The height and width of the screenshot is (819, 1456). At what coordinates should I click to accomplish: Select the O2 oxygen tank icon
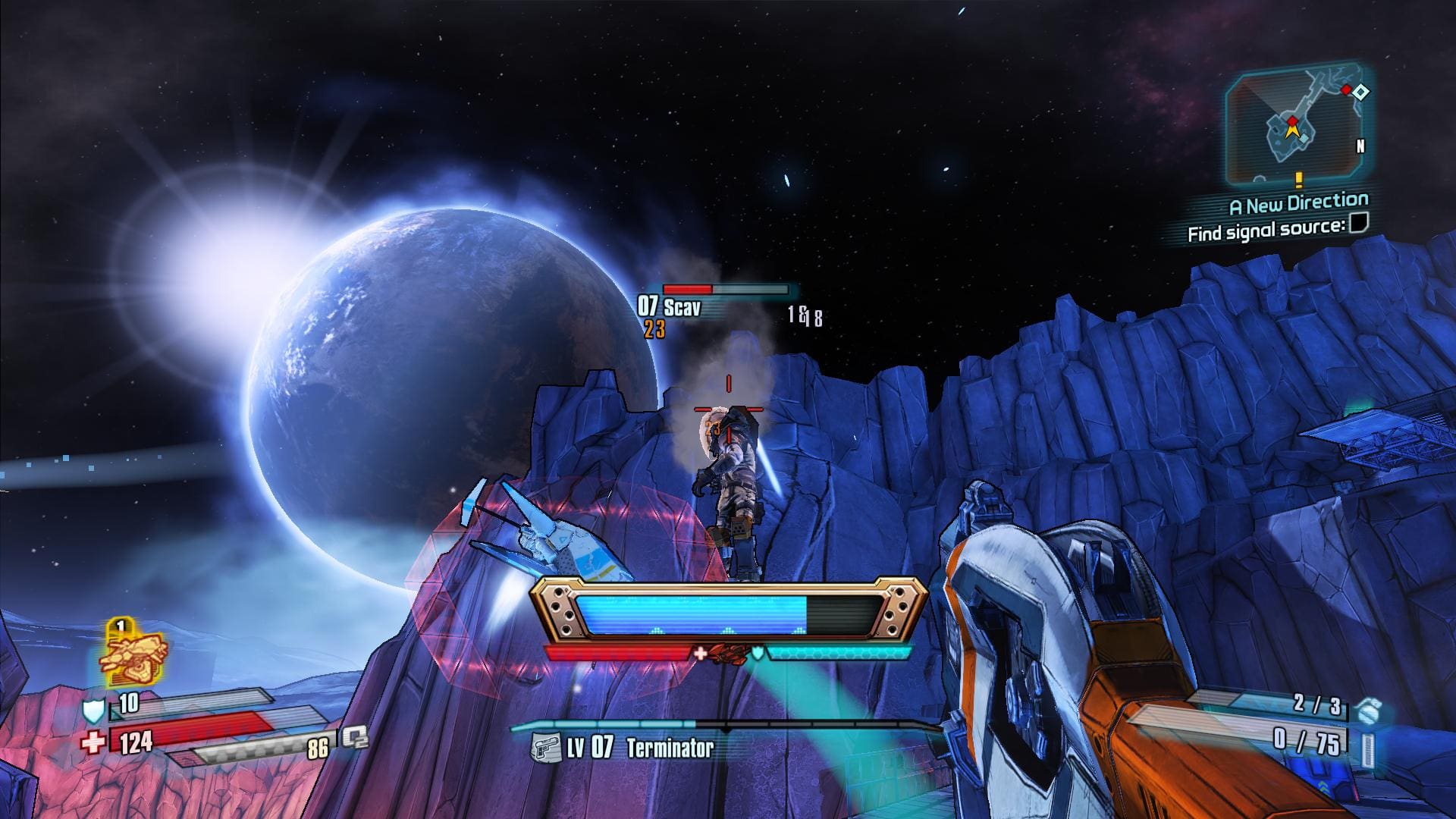tap(353, 737)
